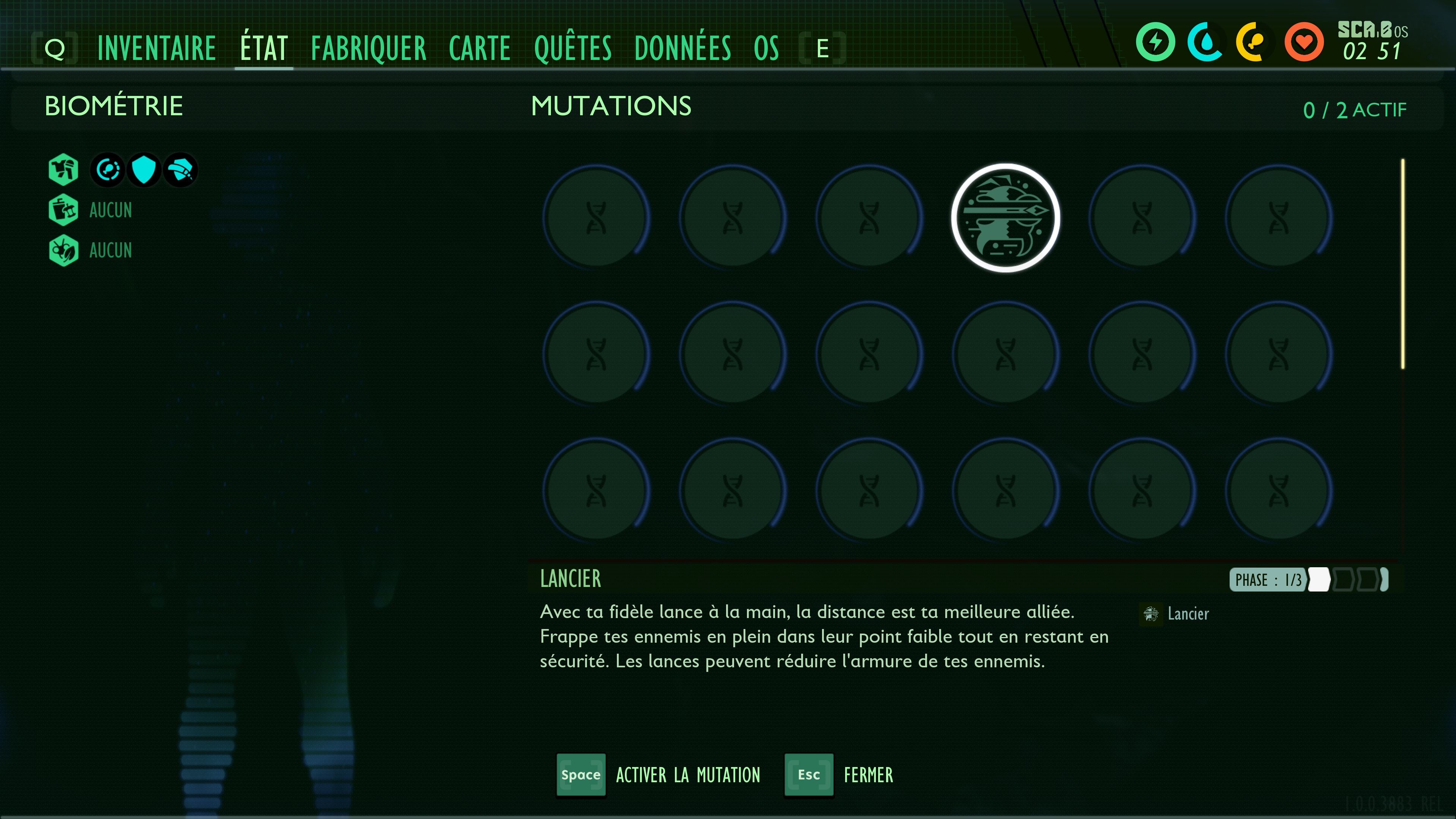Click the drumstick hunger indicator
The height and width of the screenshot is (819, 1456).
[x=1254, y=41]
